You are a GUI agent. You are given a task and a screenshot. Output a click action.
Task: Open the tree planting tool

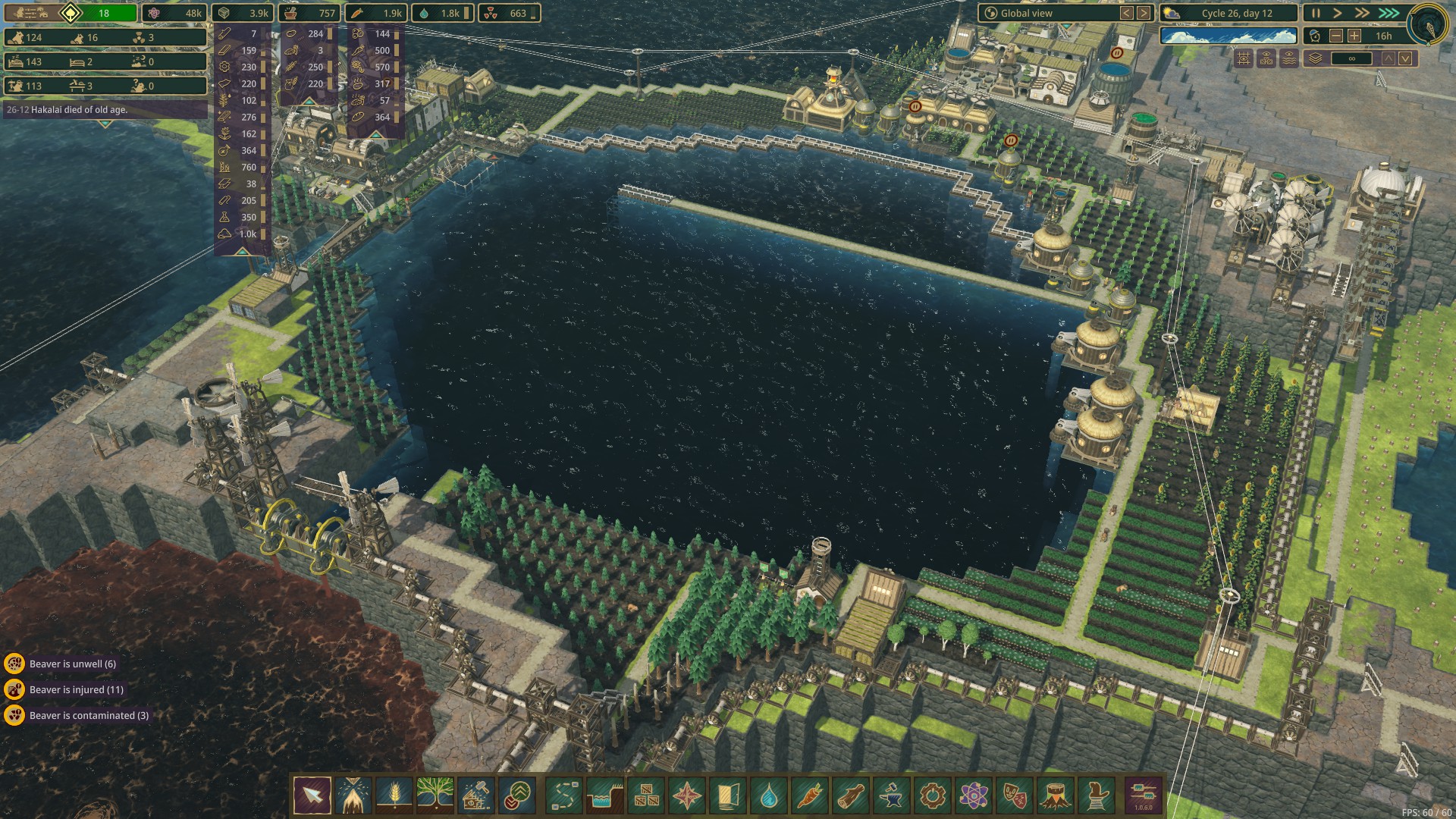tap(435, 795)
